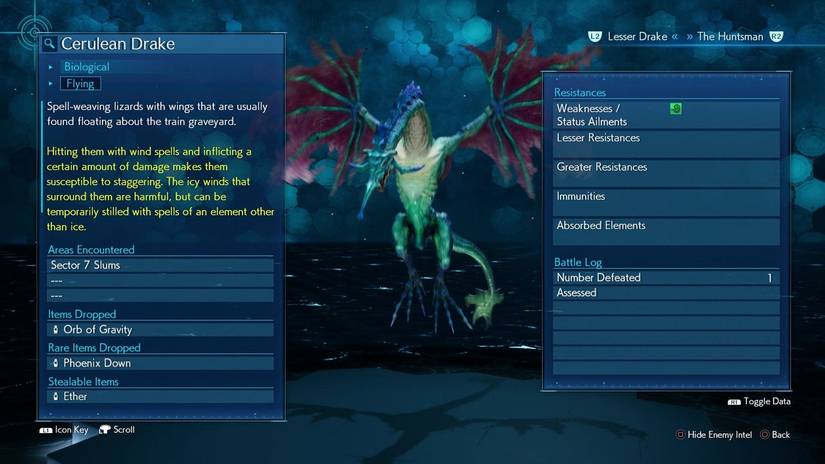This screenshot has width=825, height=464.
Task: Go to next enemy The Huntsman
Action: (730, 37)
